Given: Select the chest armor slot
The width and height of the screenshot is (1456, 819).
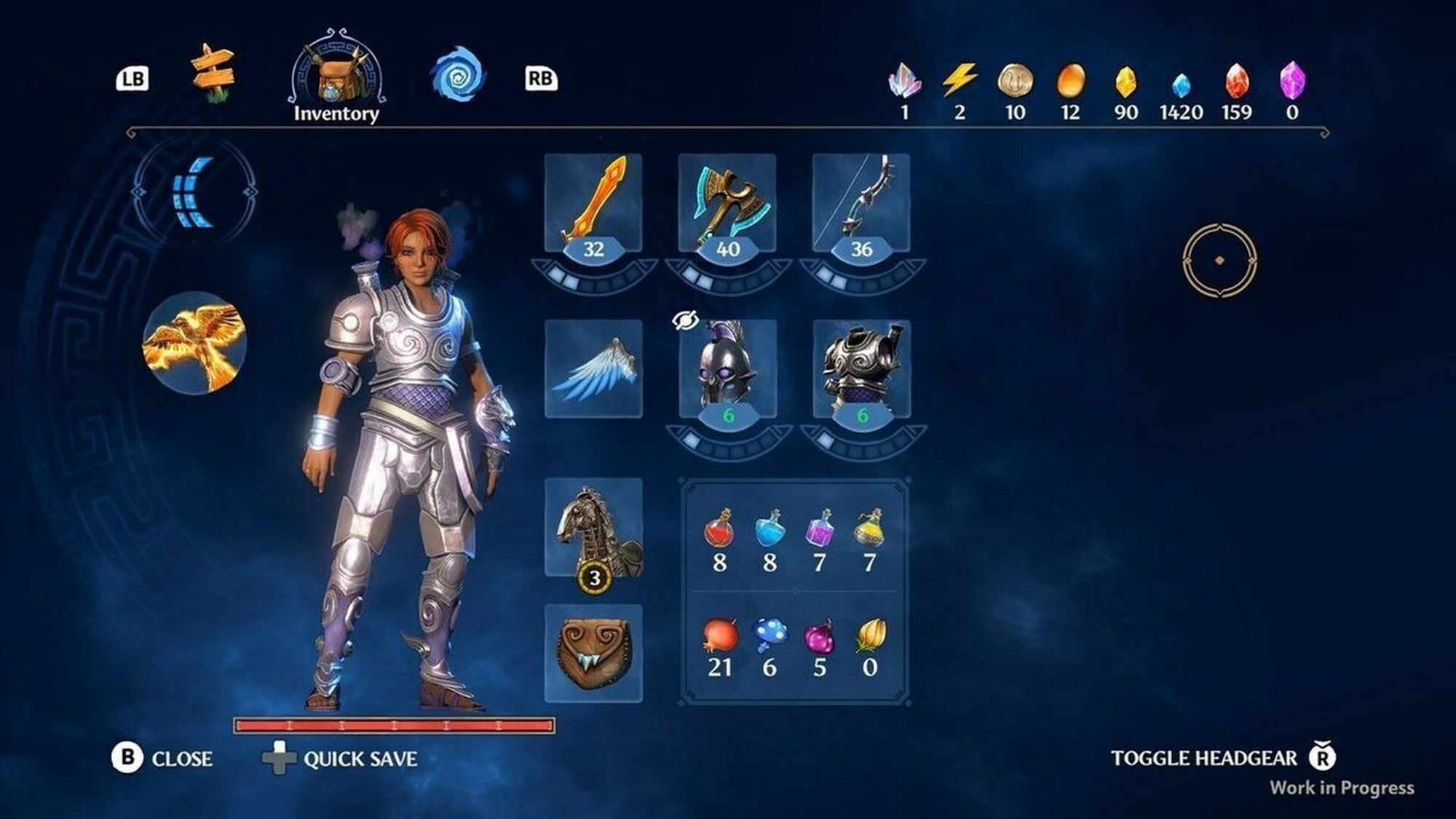Looking at the screenshot, I should [861, 368].
